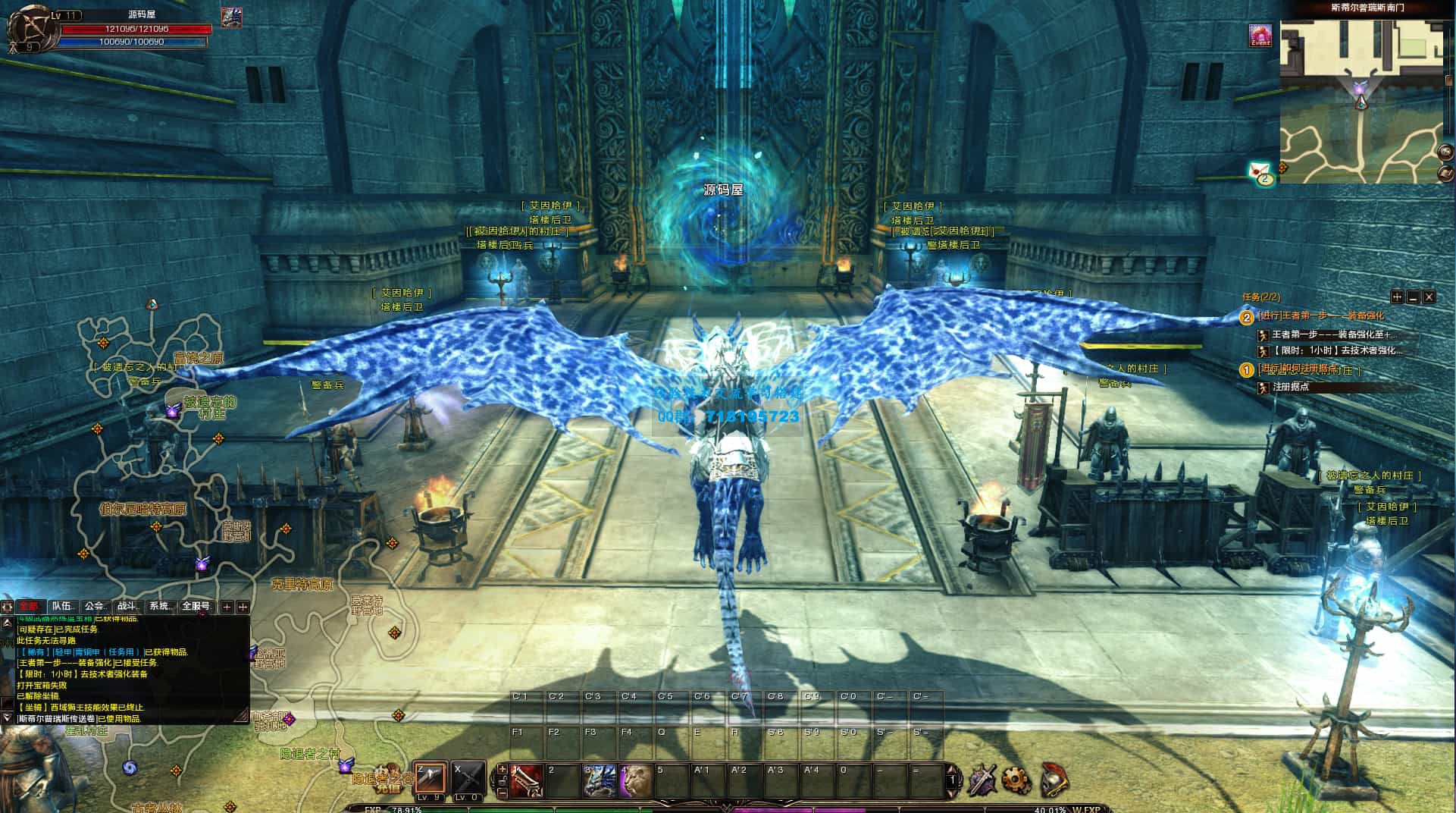Summon the lion mount from slot 4
Image resolution: width=1456 pixels, height=813 pixels.
click(635, 780)
